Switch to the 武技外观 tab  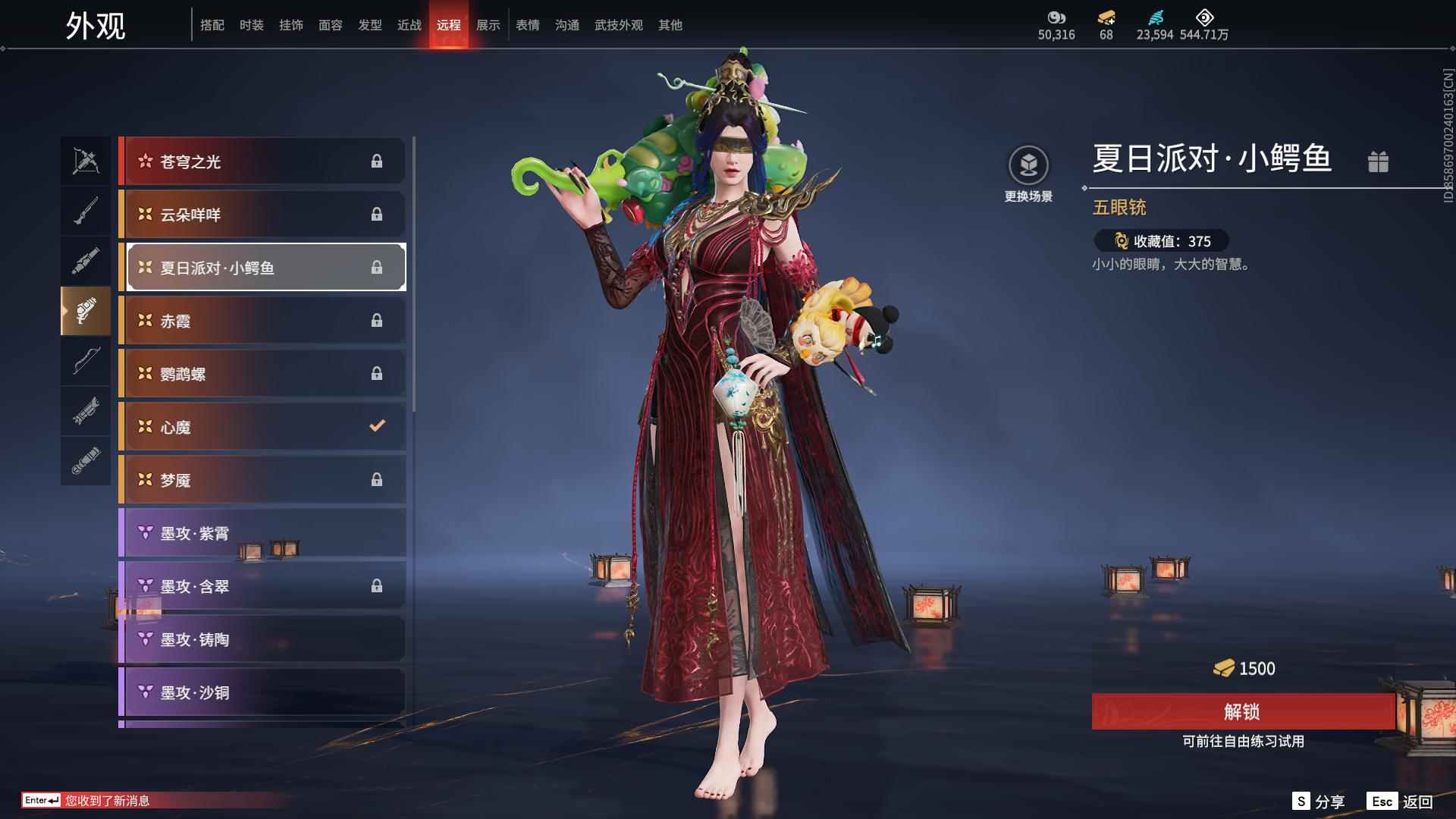618,25
